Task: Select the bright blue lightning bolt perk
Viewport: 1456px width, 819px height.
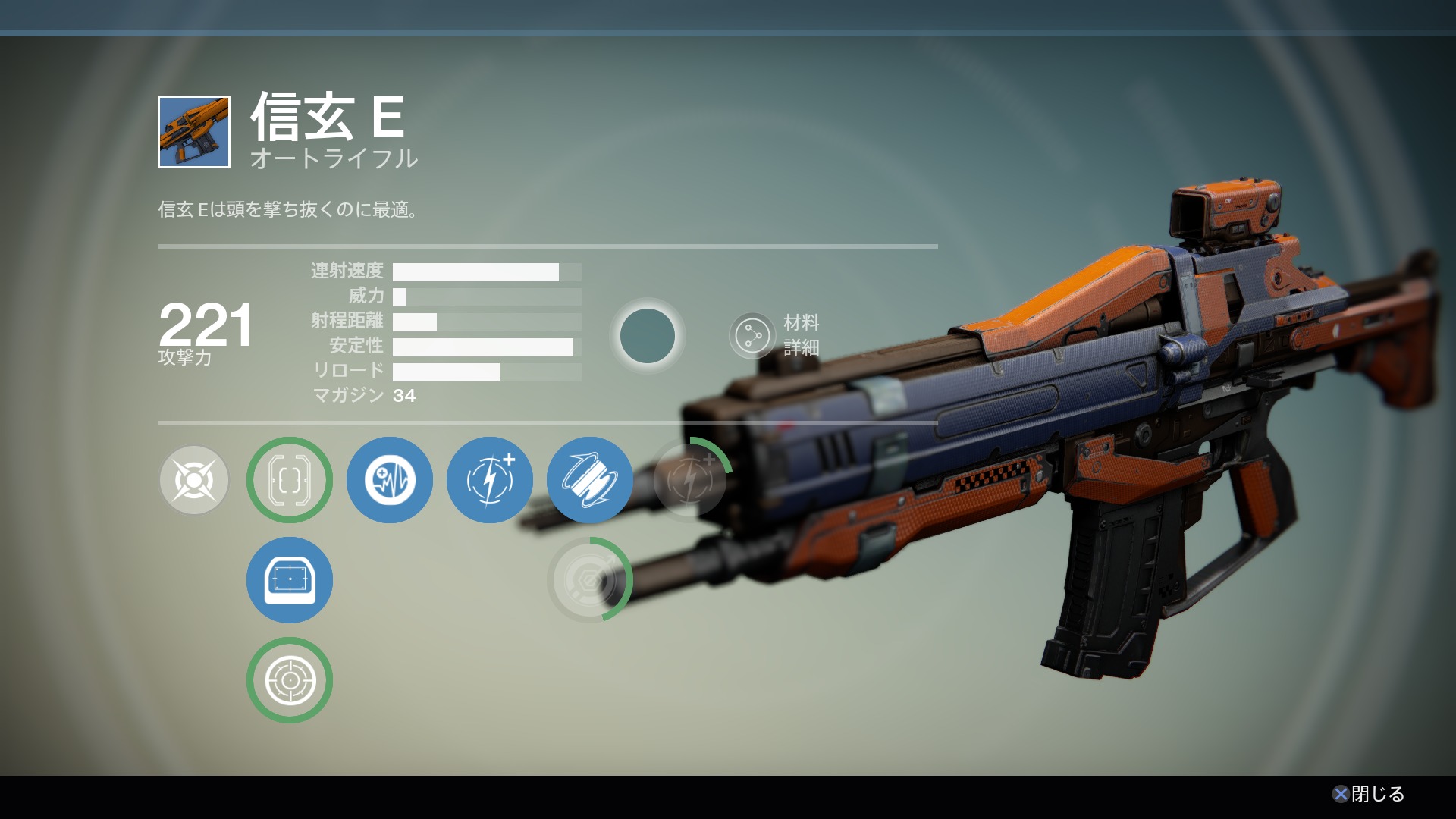Action: point(490,480)
